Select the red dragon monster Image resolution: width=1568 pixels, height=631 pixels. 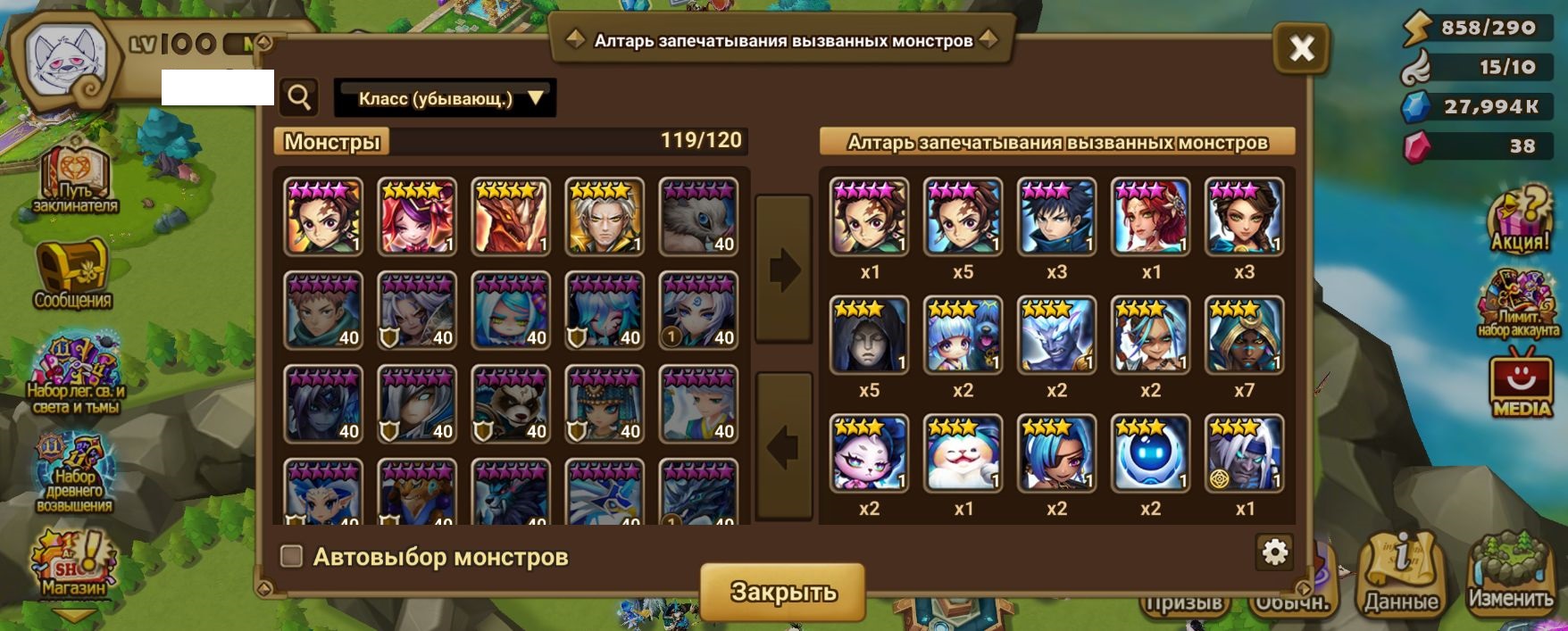tap(511, 217)
